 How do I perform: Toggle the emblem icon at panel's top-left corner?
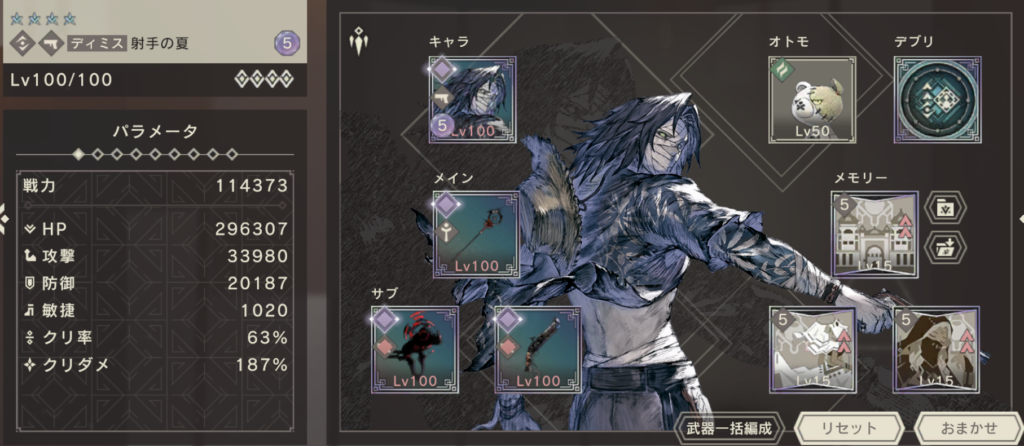pyautogui.click(x=357, y=42)
